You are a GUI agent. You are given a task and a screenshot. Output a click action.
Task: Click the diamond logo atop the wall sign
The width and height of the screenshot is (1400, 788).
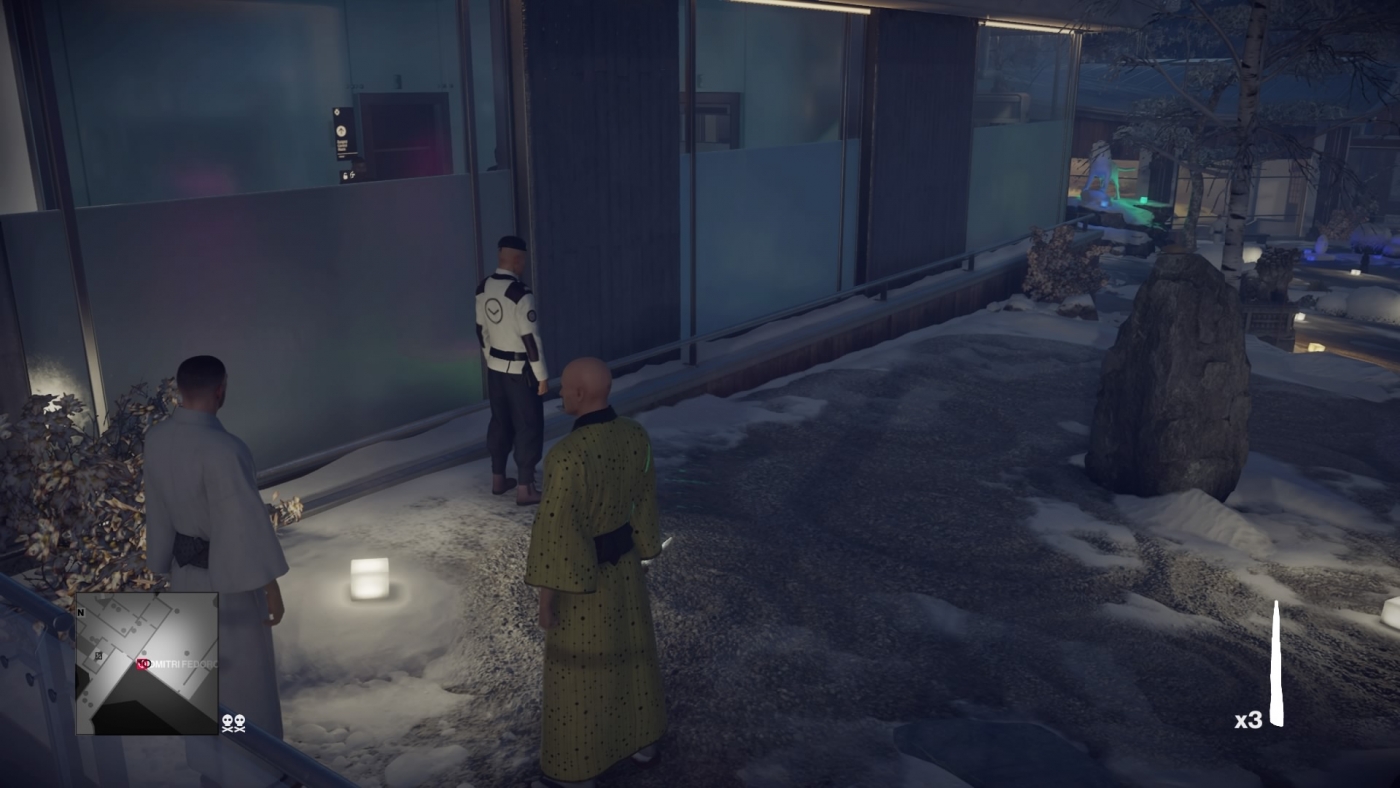pos(337,112)
